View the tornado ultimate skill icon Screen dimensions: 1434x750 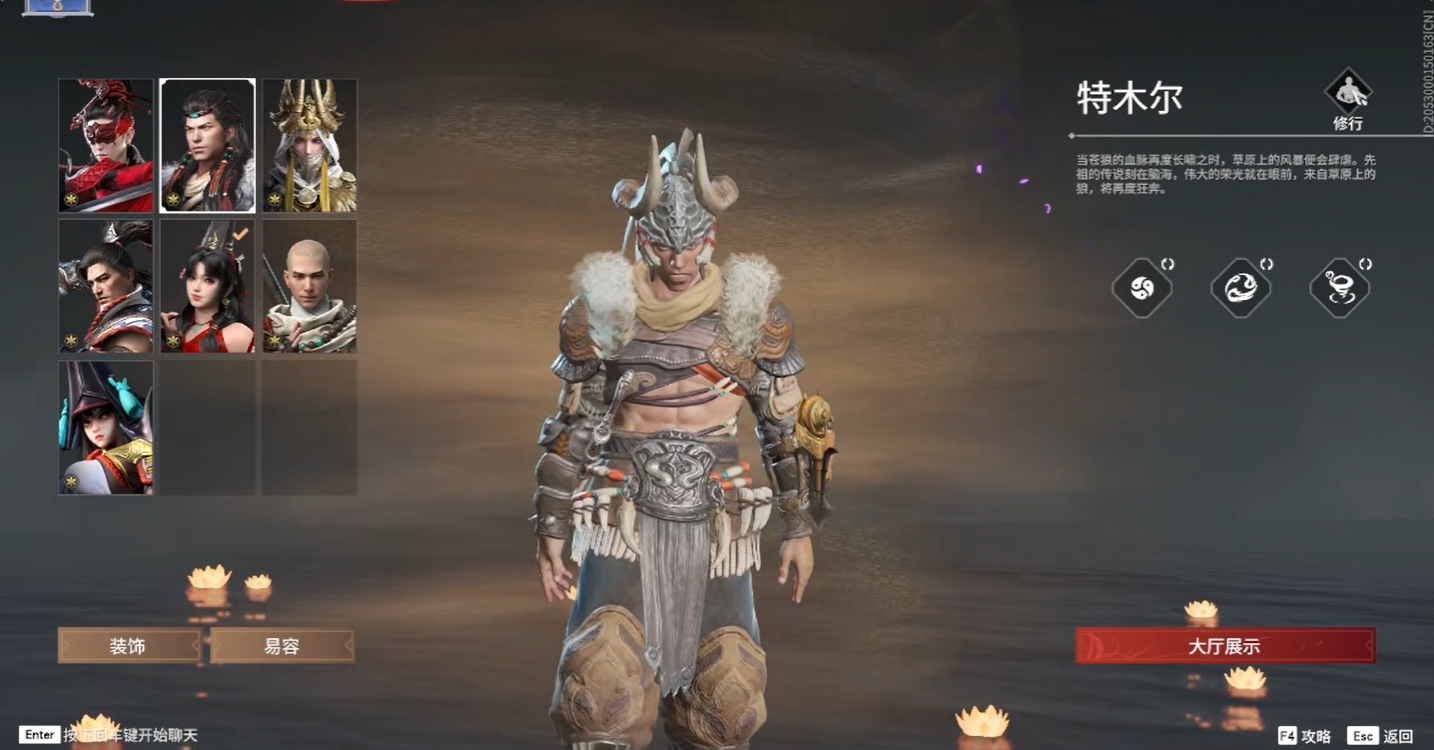coord(1340,288)
